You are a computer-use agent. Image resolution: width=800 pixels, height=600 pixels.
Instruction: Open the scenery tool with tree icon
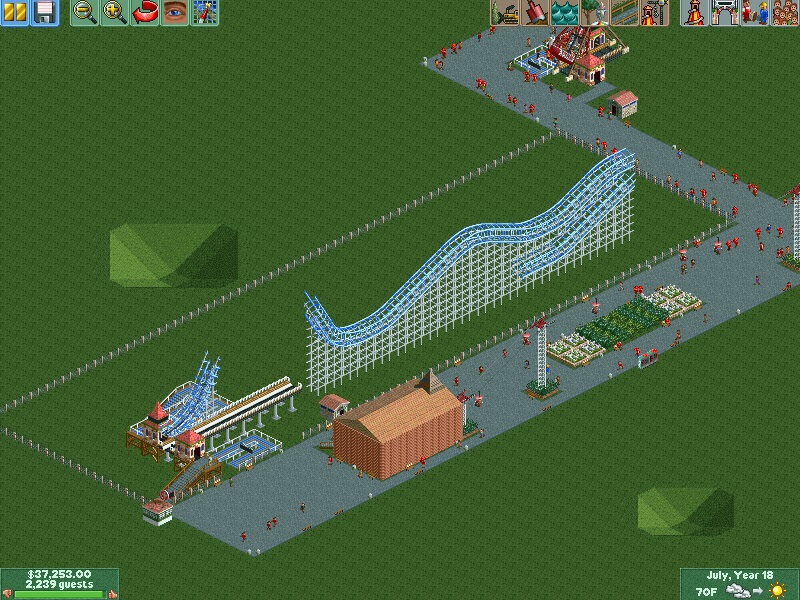[595, 13]
